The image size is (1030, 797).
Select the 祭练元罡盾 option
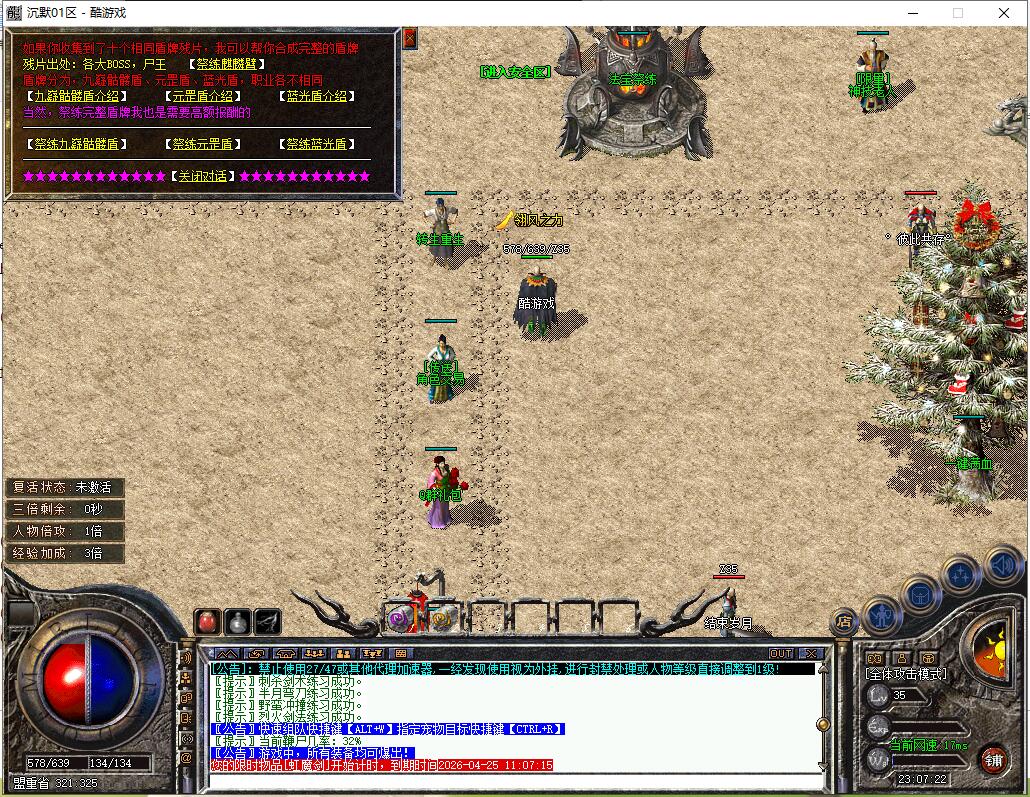click(201, 144)
